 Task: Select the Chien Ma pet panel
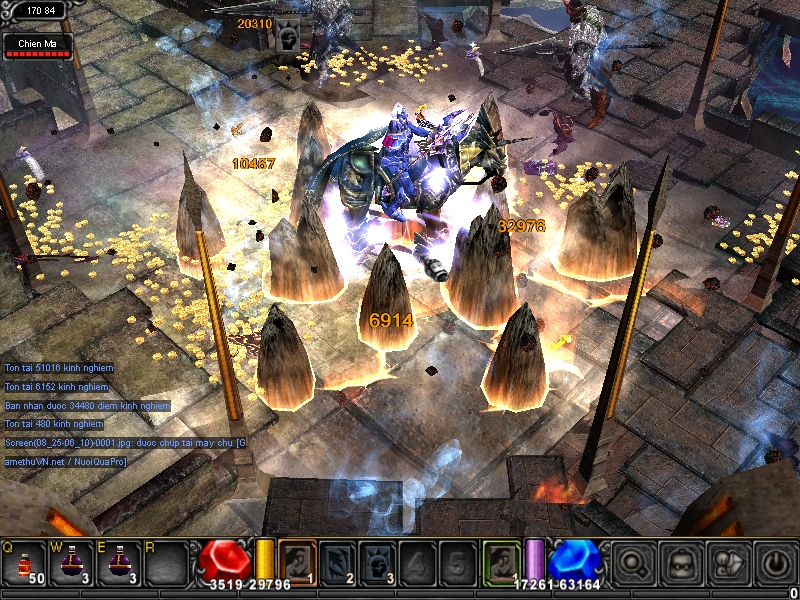click(x=39, y=47)
